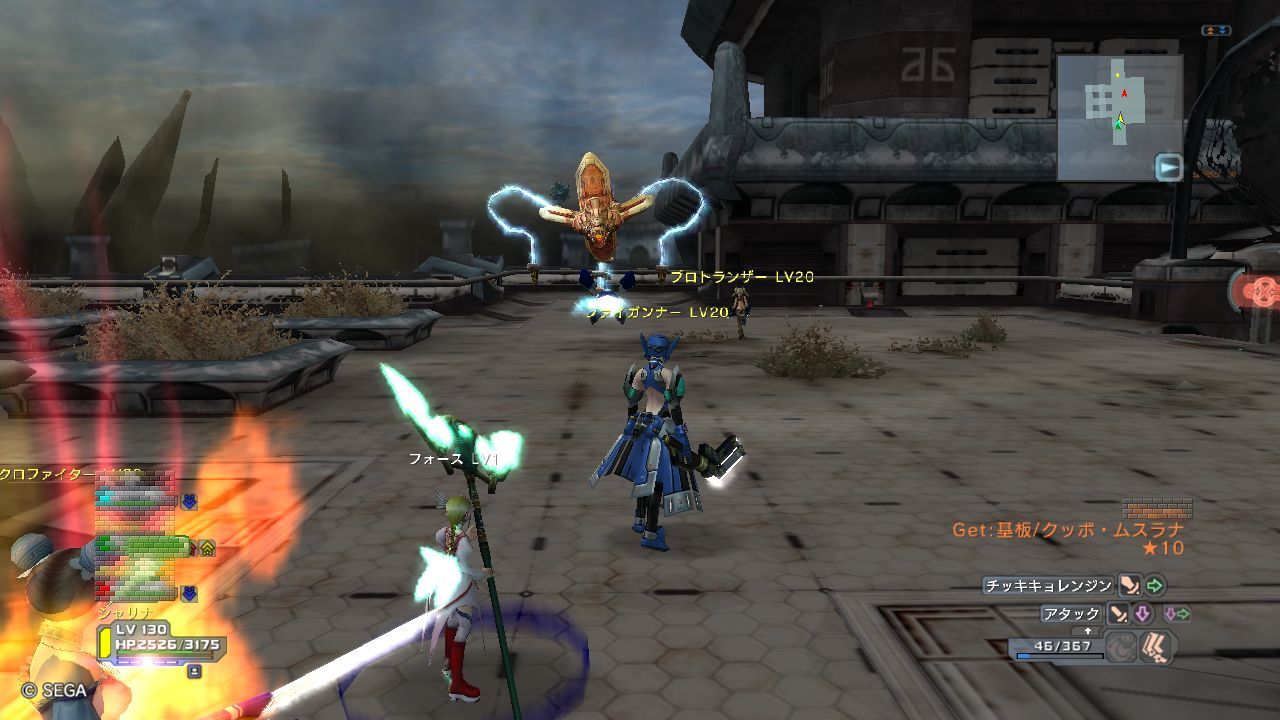Viewport: 1280px width, 720px height.
Task: Select the green right-arrow palette icon
Action: point(1155,586)
